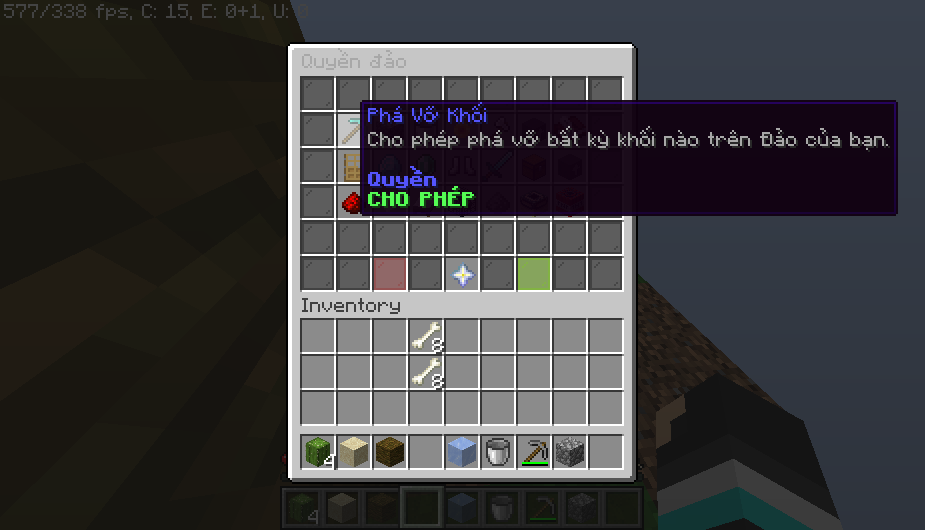The height and width of the screenshot is (530, 925).
Task: Click the red stained glass pane
Action: pyautogui.click(x=390, y=274)
